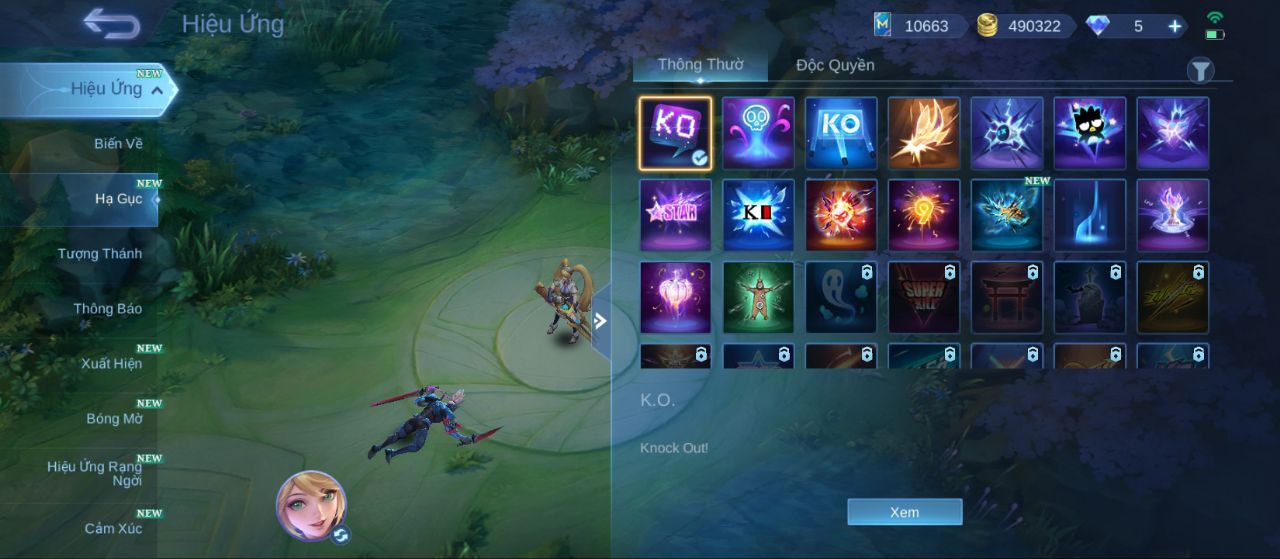Viewport: 1280px width, 559px height.
Task: Switch to the Thông Thường tab
Action: [700, 65]
